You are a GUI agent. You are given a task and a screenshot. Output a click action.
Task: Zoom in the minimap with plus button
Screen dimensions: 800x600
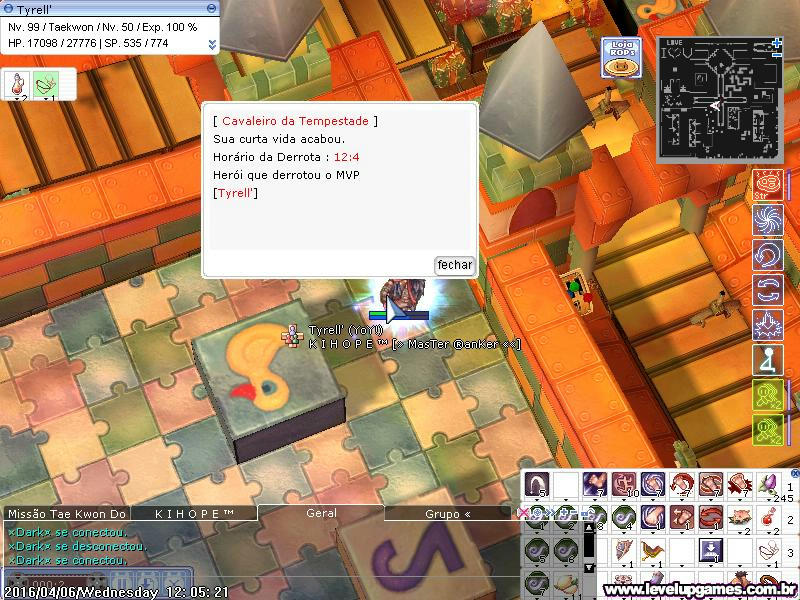pos(777,43)
